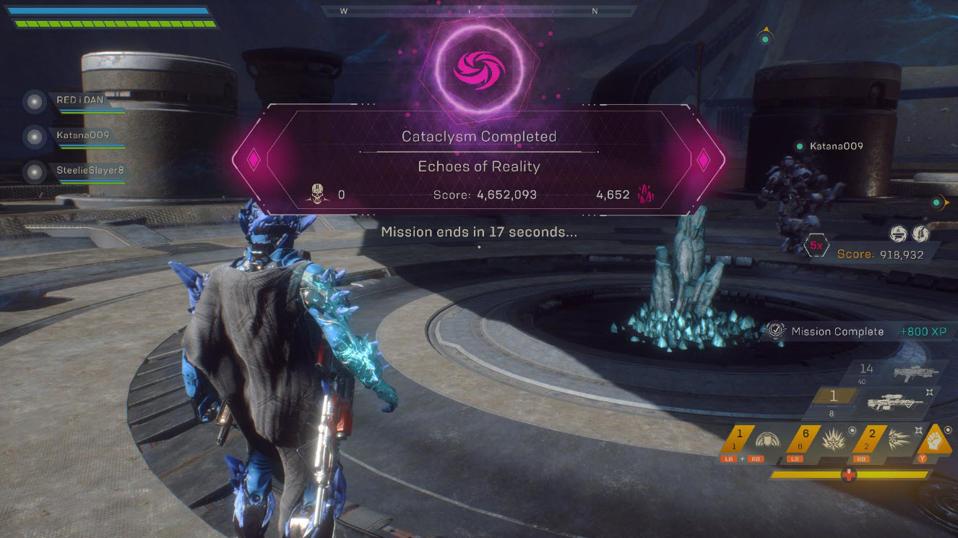Click the pink Cataclyzm swirl emblem
The image size is (958, 538).
[478, 66]
